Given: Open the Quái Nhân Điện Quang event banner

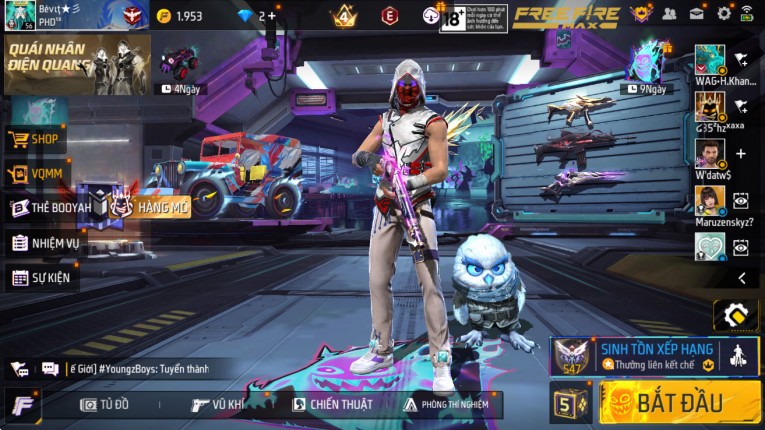Looking at the screenshot, I should (76, 65).
